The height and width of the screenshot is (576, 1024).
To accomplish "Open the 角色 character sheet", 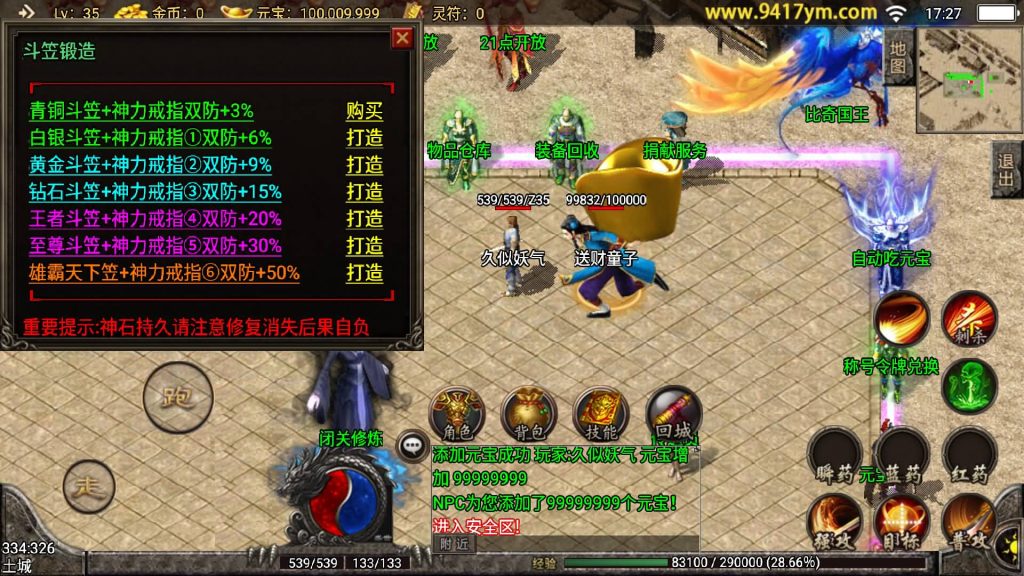I will pos(457,414).
